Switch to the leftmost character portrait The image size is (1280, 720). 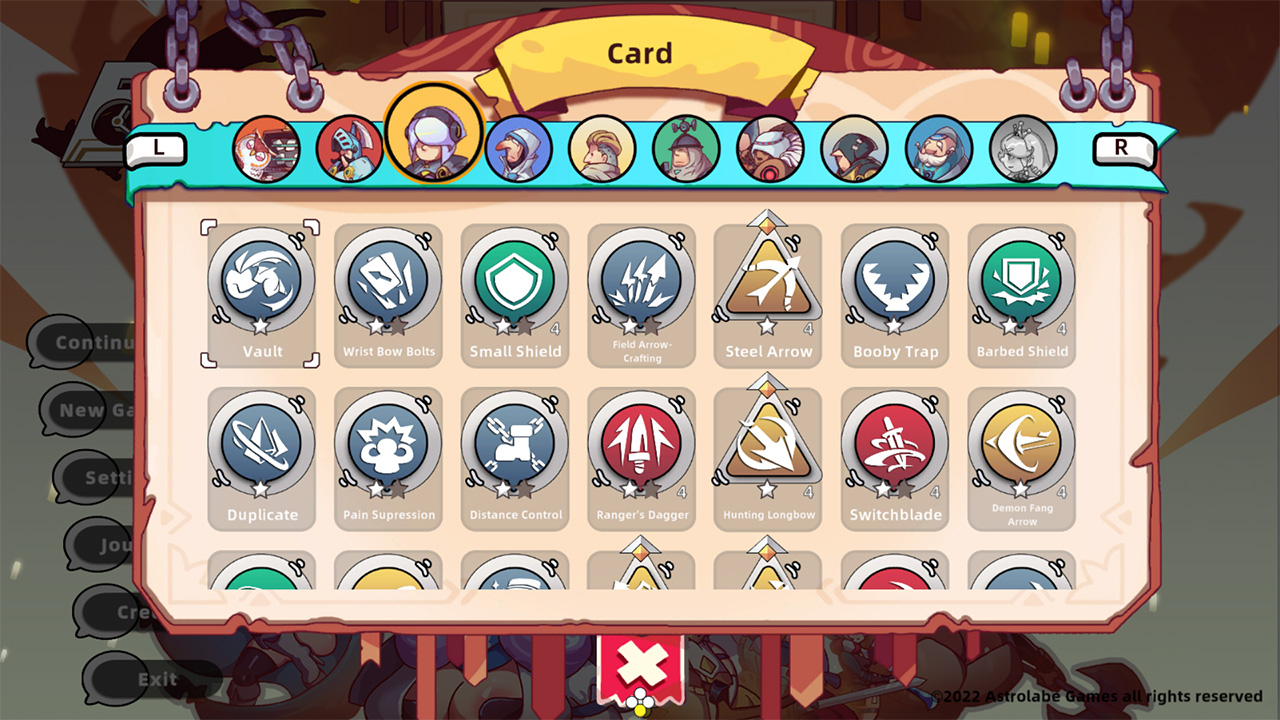pyautogui.click(x=264, y=148)
